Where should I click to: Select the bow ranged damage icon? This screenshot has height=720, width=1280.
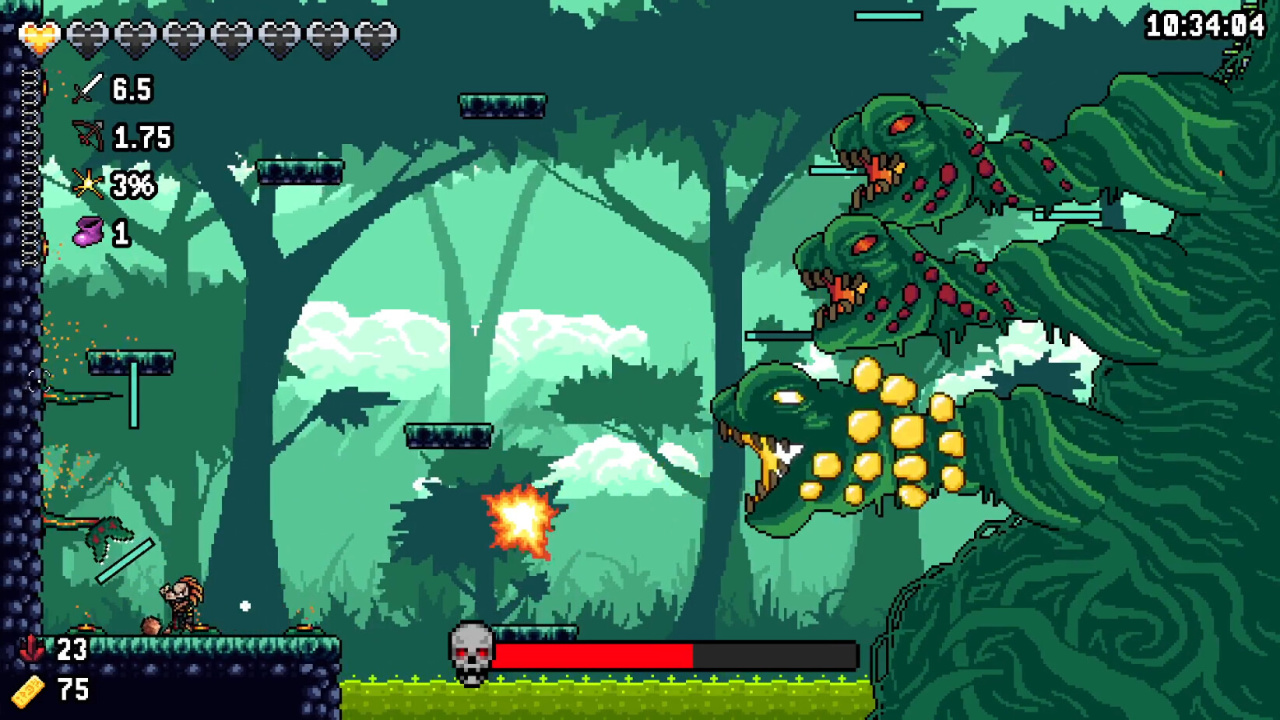pyautogui.click(x=88, y=136)
